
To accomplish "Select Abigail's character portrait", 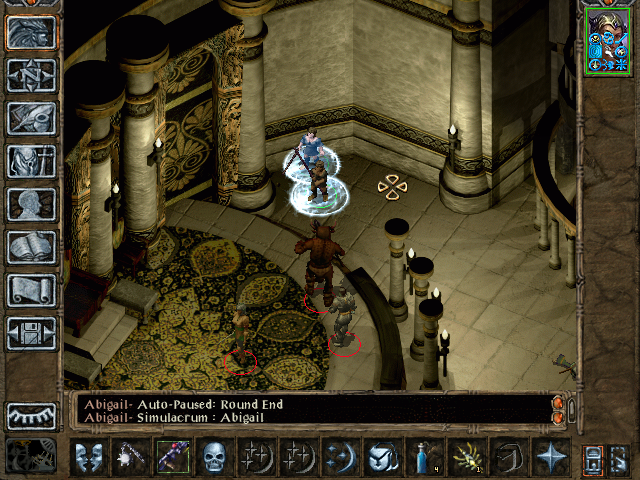I will click(609, 39).
